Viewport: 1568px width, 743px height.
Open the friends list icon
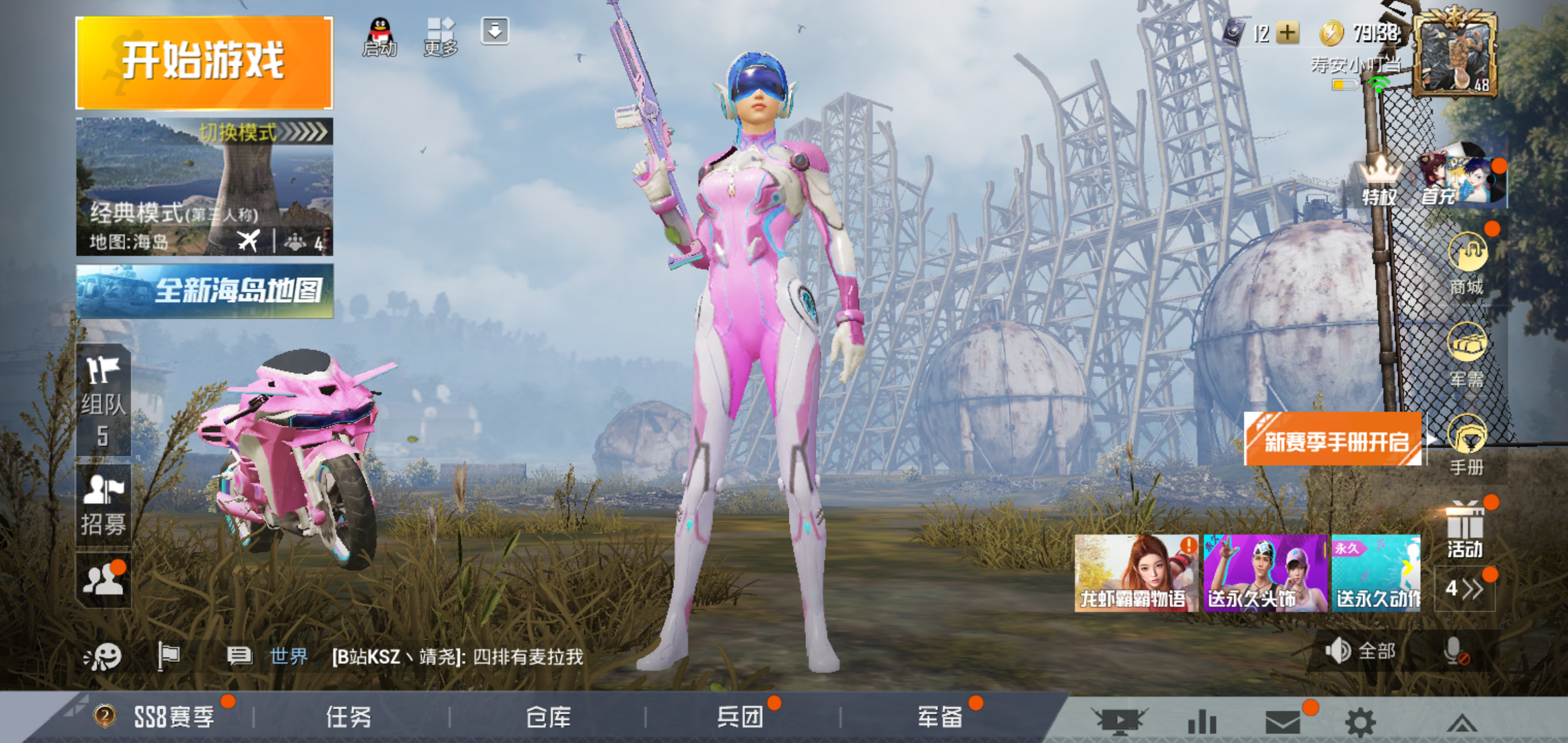[103, 580]
